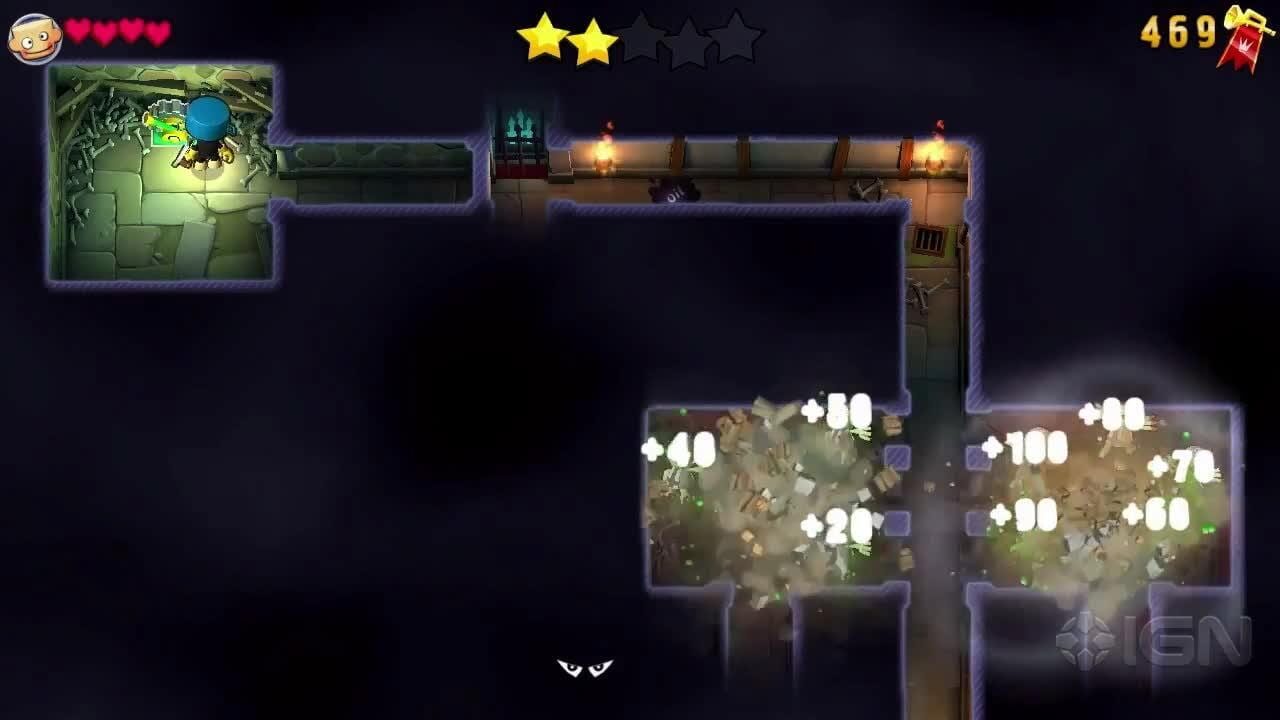Open the barred jail cell door
1280x720 pixels.
930,240
